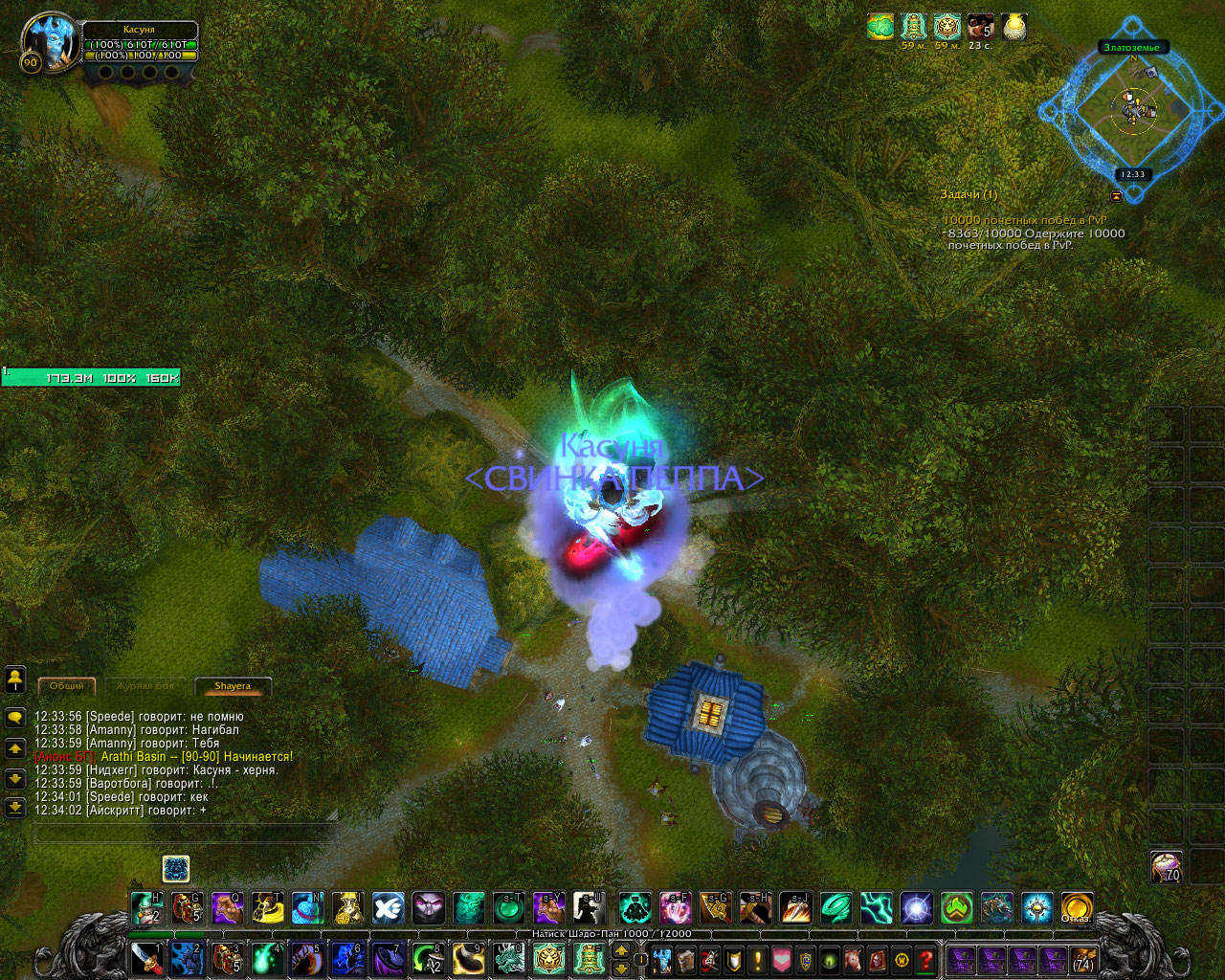Use the jade bell ability on the bottom bar
The image size is (1225, 980).
click(x=589, y=958)
